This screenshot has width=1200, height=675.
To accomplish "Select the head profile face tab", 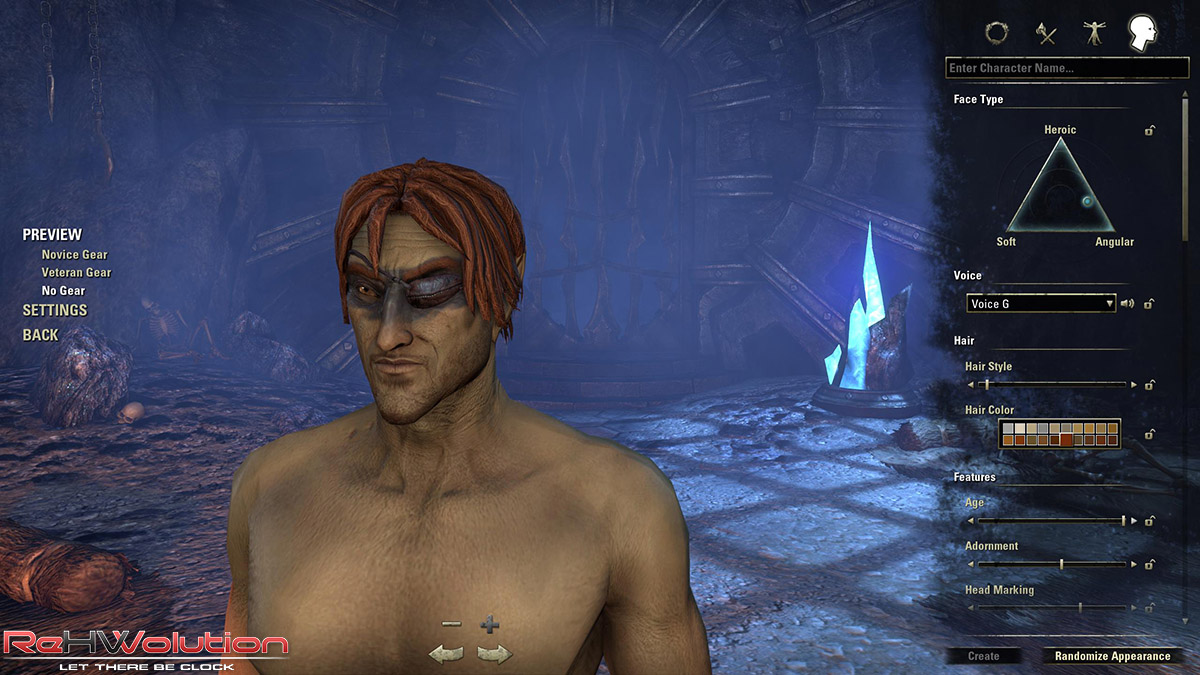I will (x=1141, y=33).
